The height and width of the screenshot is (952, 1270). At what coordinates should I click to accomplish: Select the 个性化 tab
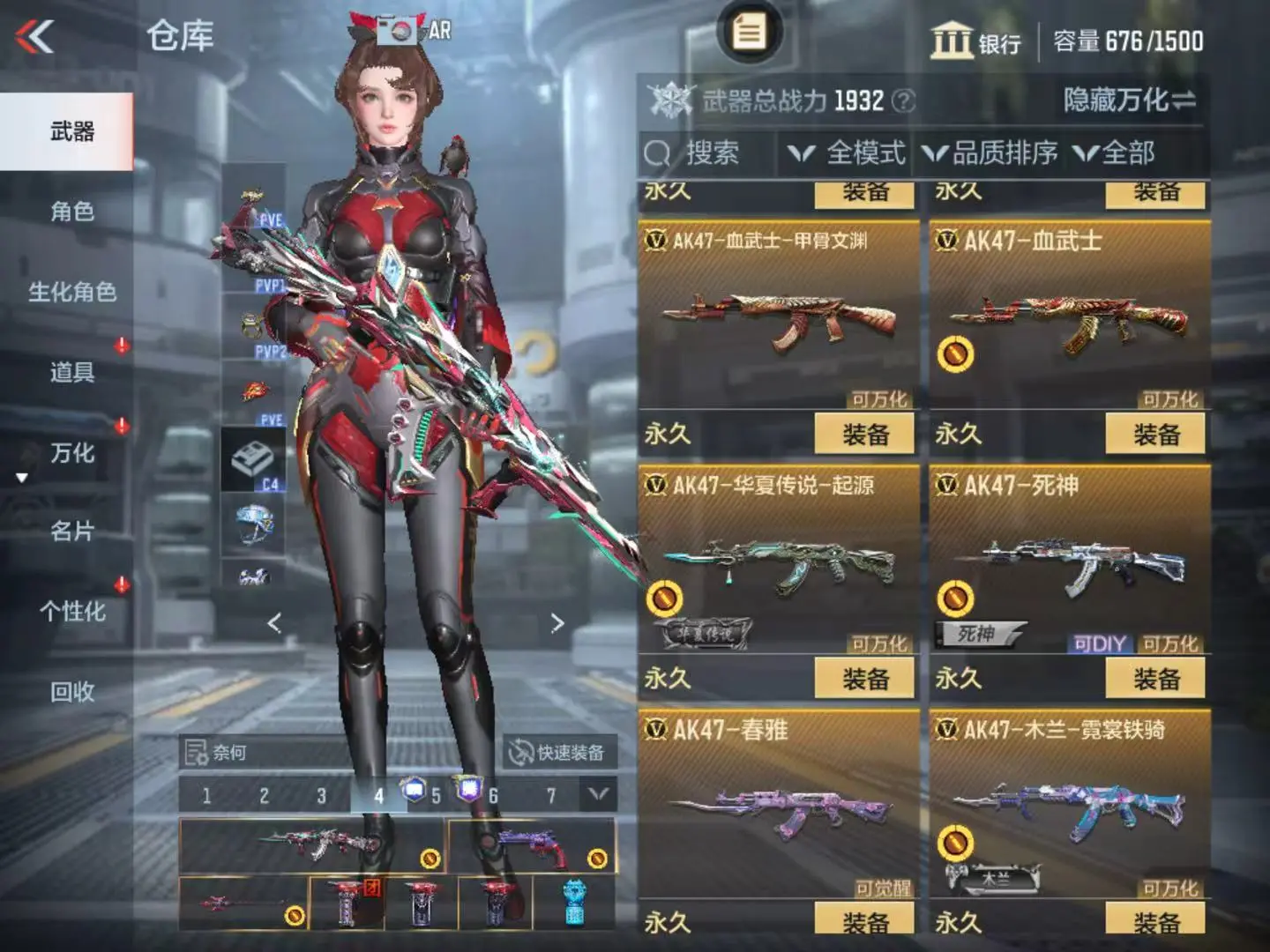(x=71, y=612)
